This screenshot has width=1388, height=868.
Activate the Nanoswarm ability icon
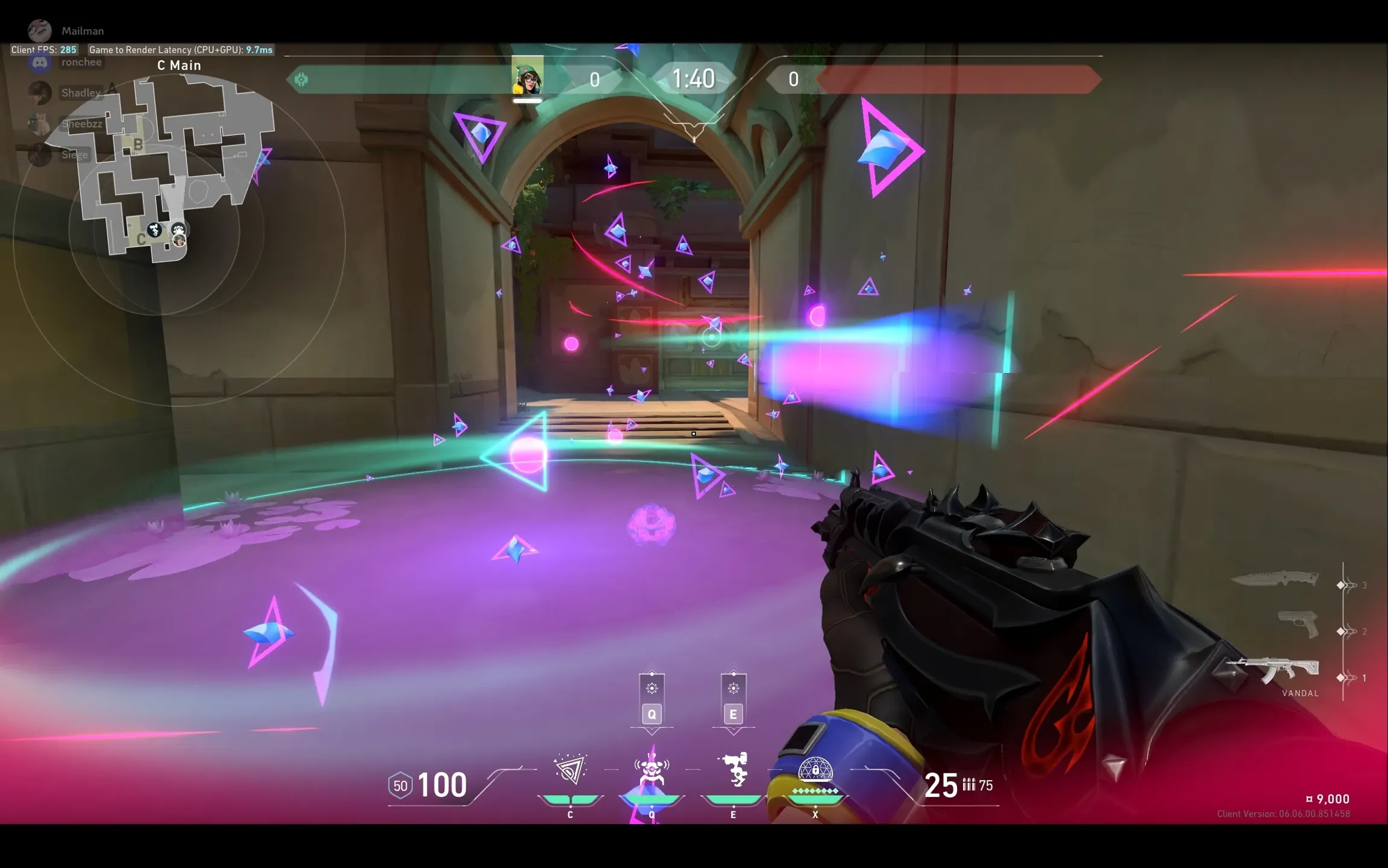point(570,770)
